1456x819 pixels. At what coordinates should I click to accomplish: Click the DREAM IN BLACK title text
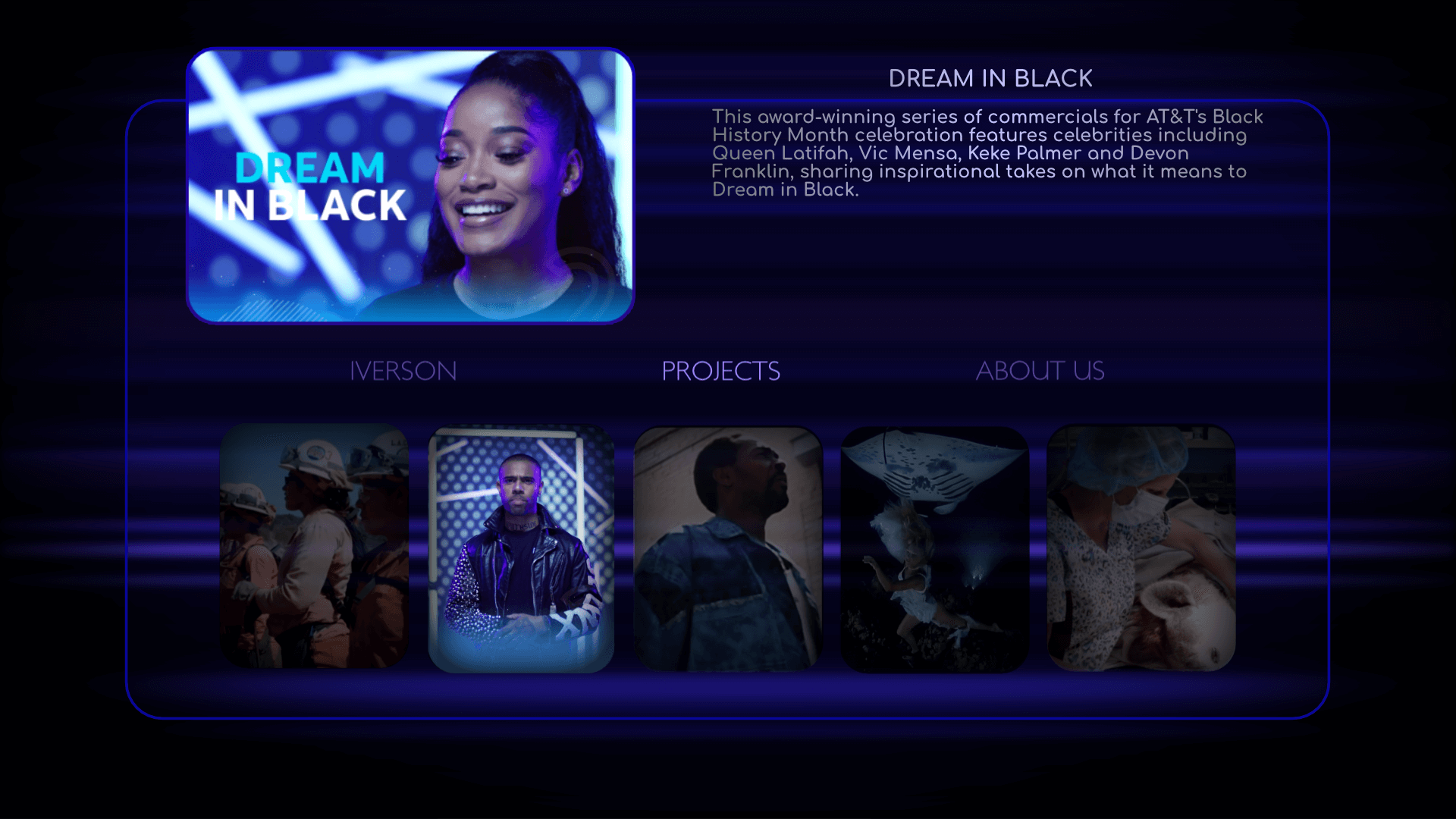990,77
